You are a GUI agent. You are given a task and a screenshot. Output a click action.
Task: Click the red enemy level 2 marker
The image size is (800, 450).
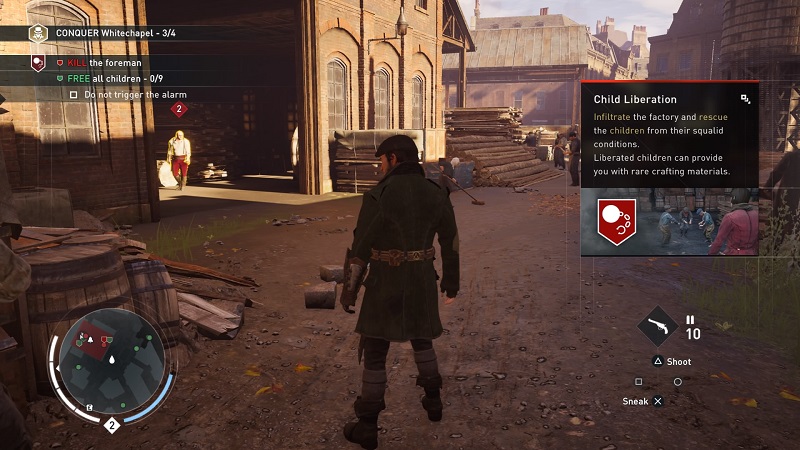click(x=179, y=109)
